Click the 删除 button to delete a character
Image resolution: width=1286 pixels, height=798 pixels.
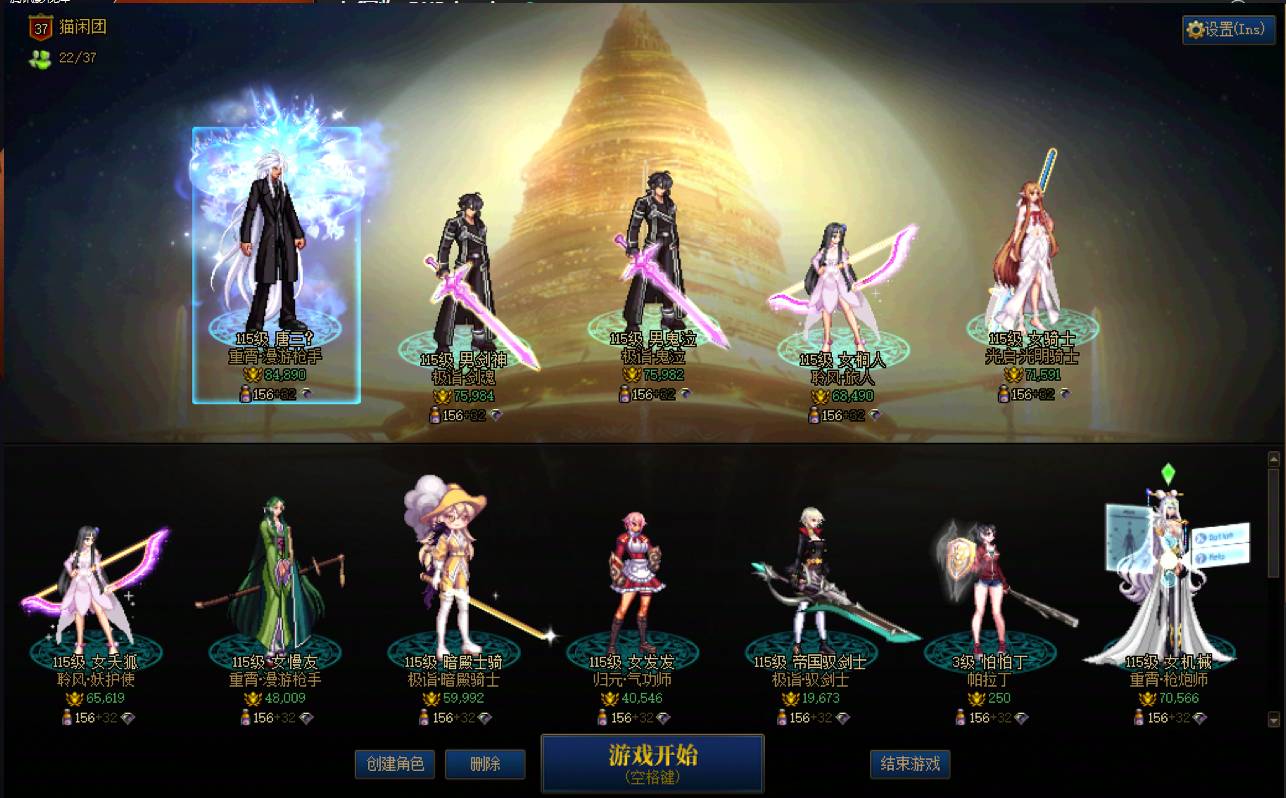pyautogui.click(x=485, y=763)
